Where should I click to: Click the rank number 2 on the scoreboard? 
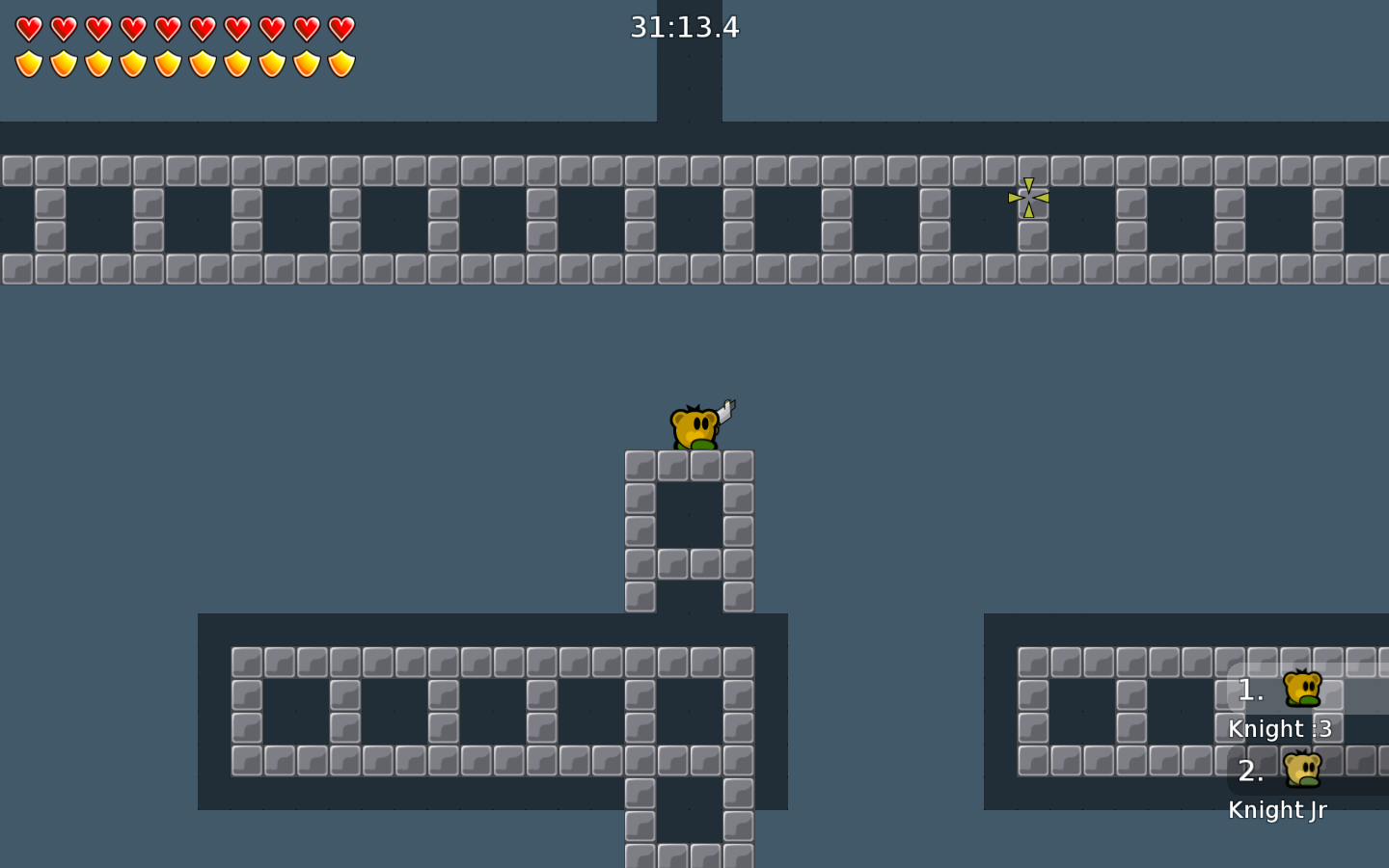tap(1250, 772)
